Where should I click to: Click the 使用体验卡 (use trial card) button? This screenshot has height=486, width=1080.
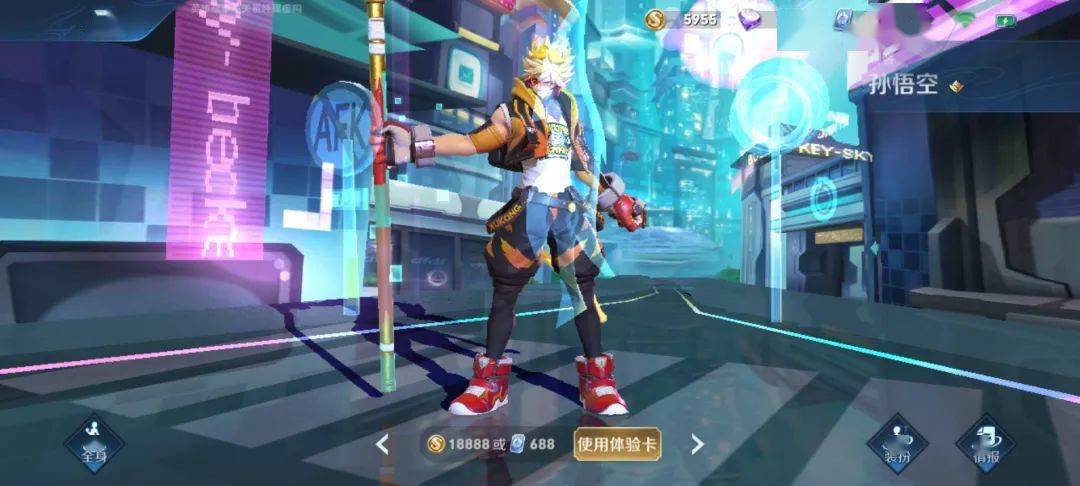click(x=617, y=444)
